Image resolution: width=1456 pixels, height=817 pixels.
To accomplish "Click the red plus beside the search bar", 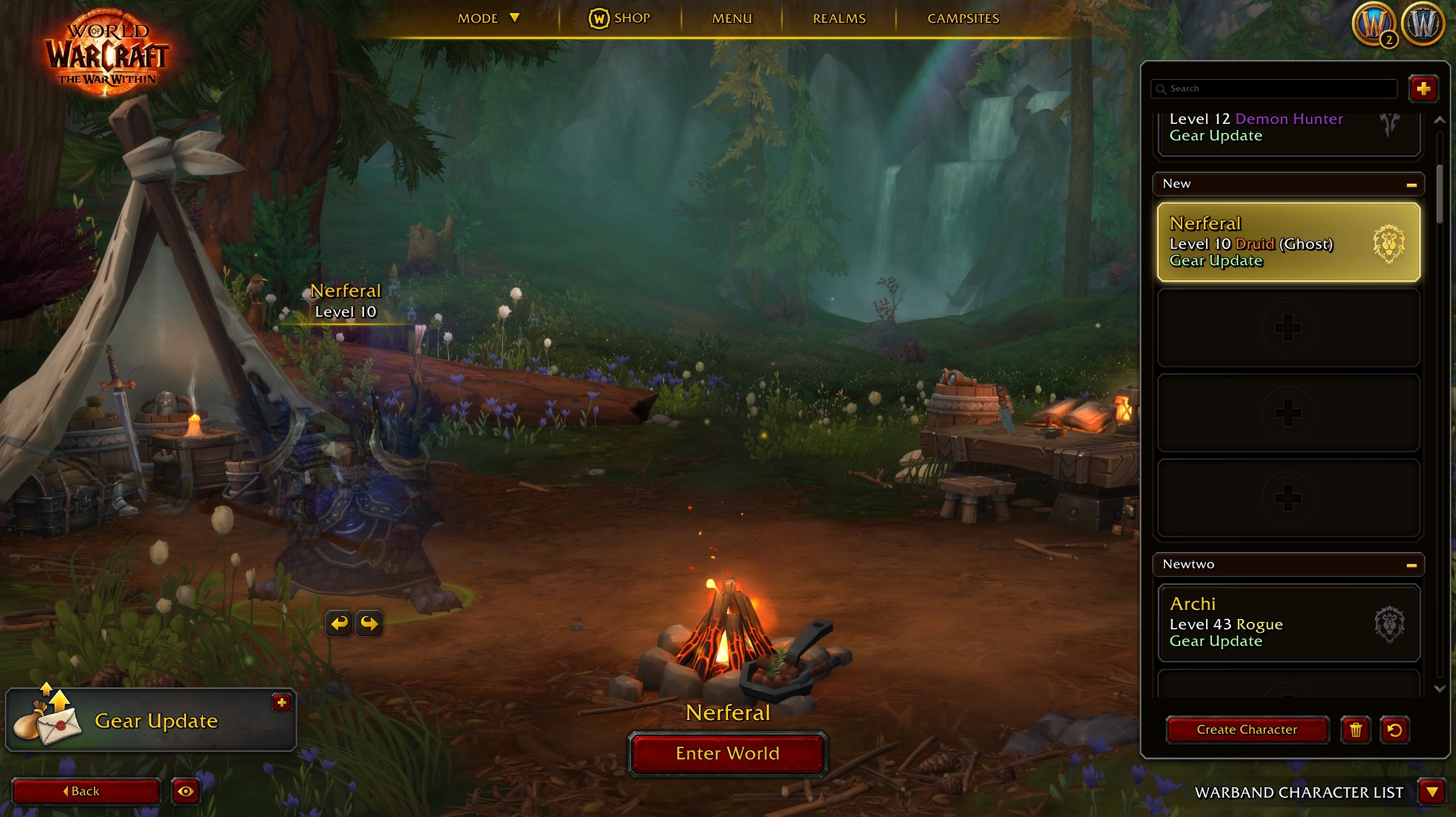I will (x=1423, y=88).
